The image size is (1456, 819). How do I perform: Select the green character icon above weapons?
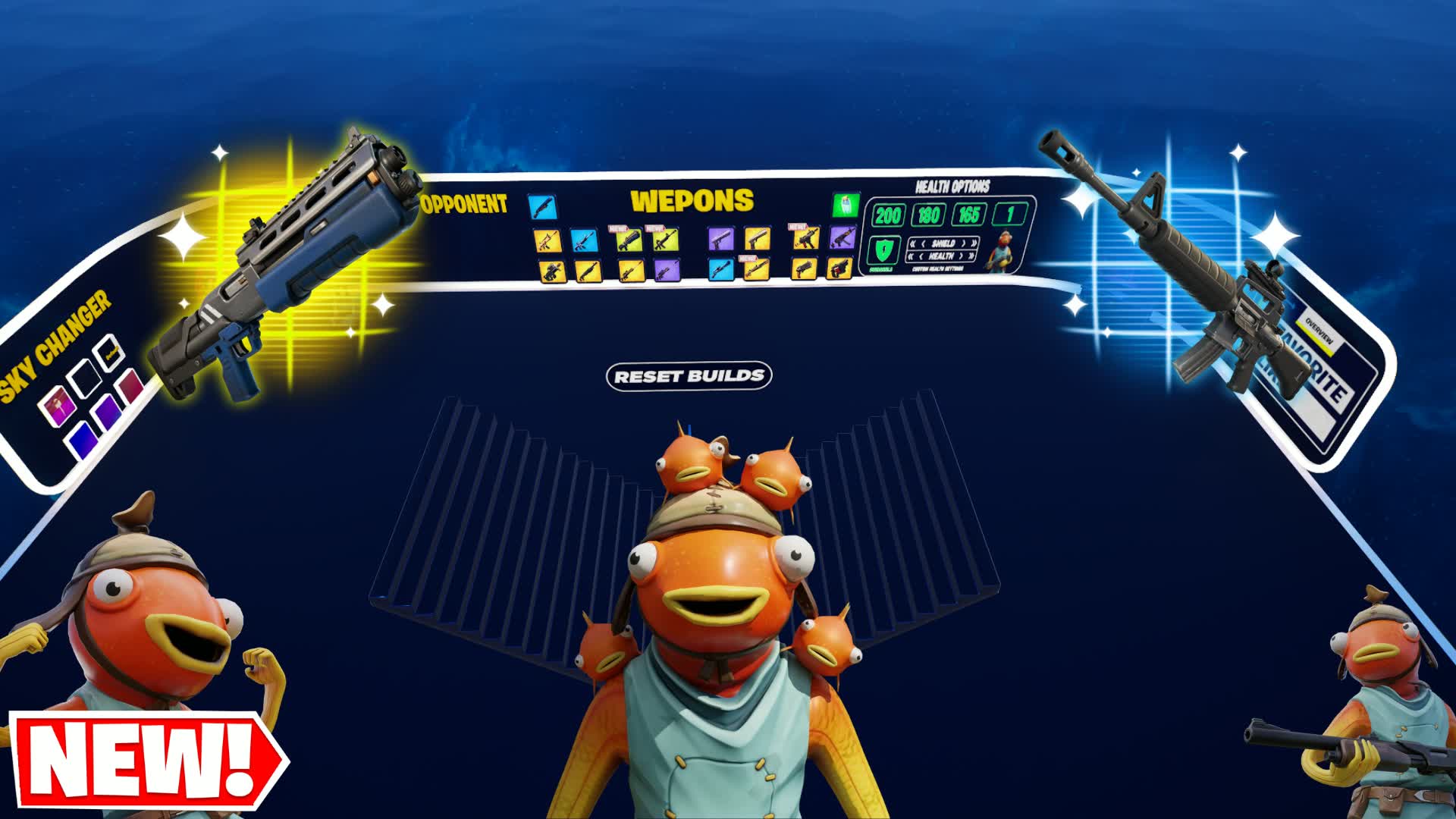846,204
